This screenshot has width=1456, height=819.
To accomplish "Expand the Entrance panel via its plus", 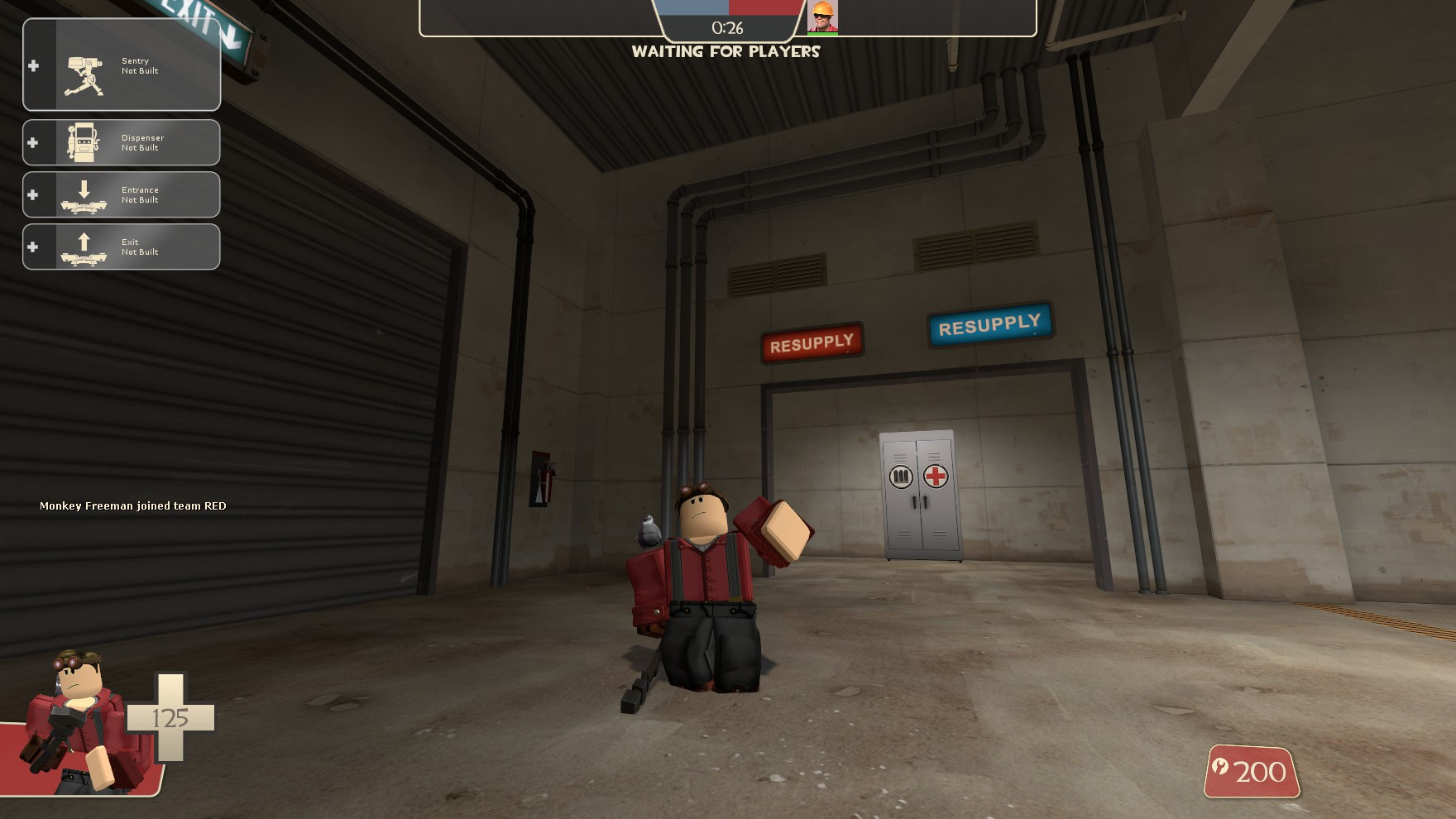I will [x=33, y=194].
